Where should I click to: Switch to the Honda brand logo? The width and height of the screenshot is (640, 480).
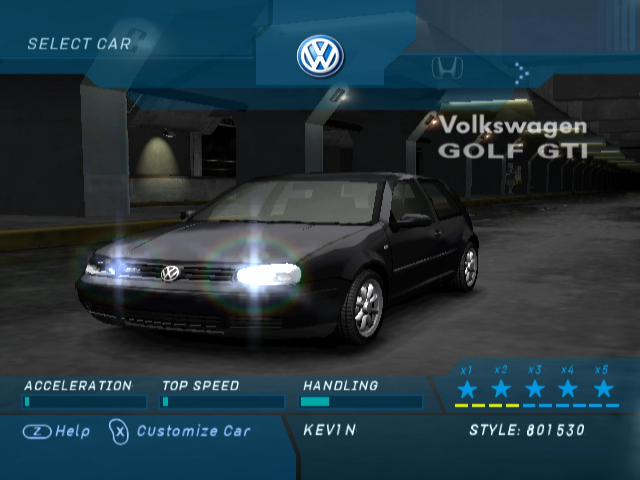[x=447, y=68]
